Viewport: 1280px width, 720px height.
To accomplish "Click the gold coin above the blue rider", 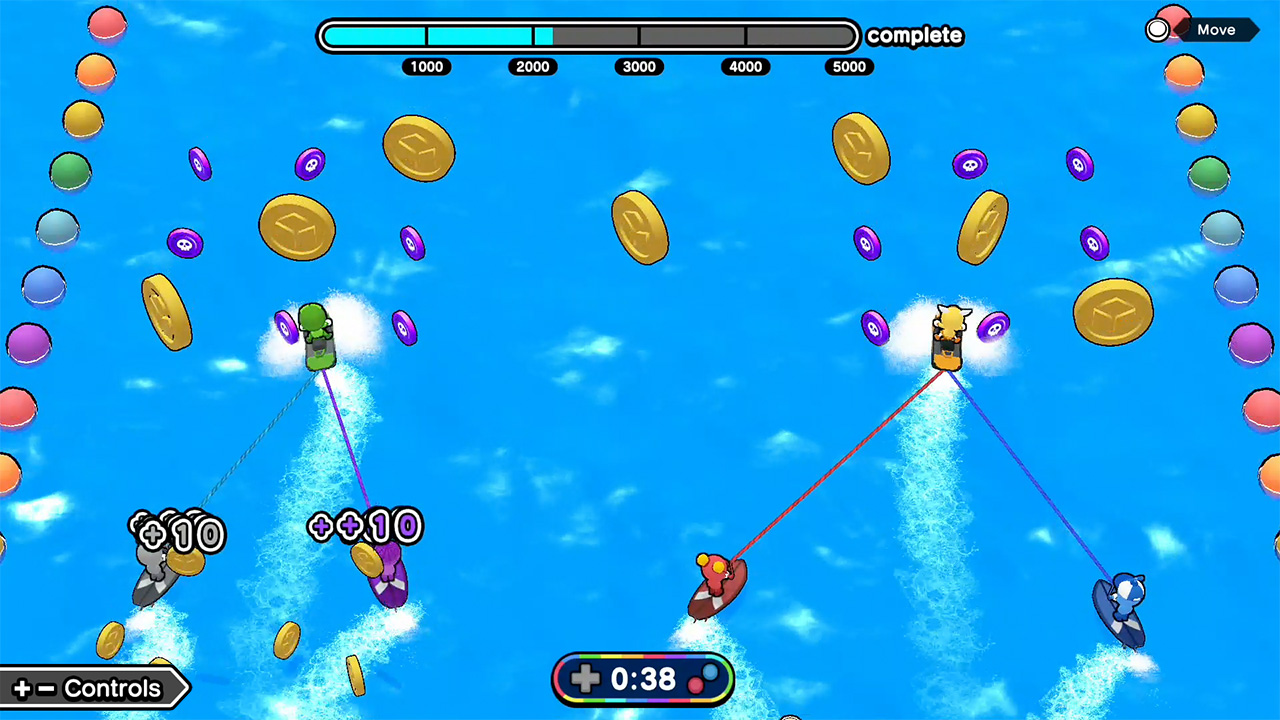I will coord(1113,312).
